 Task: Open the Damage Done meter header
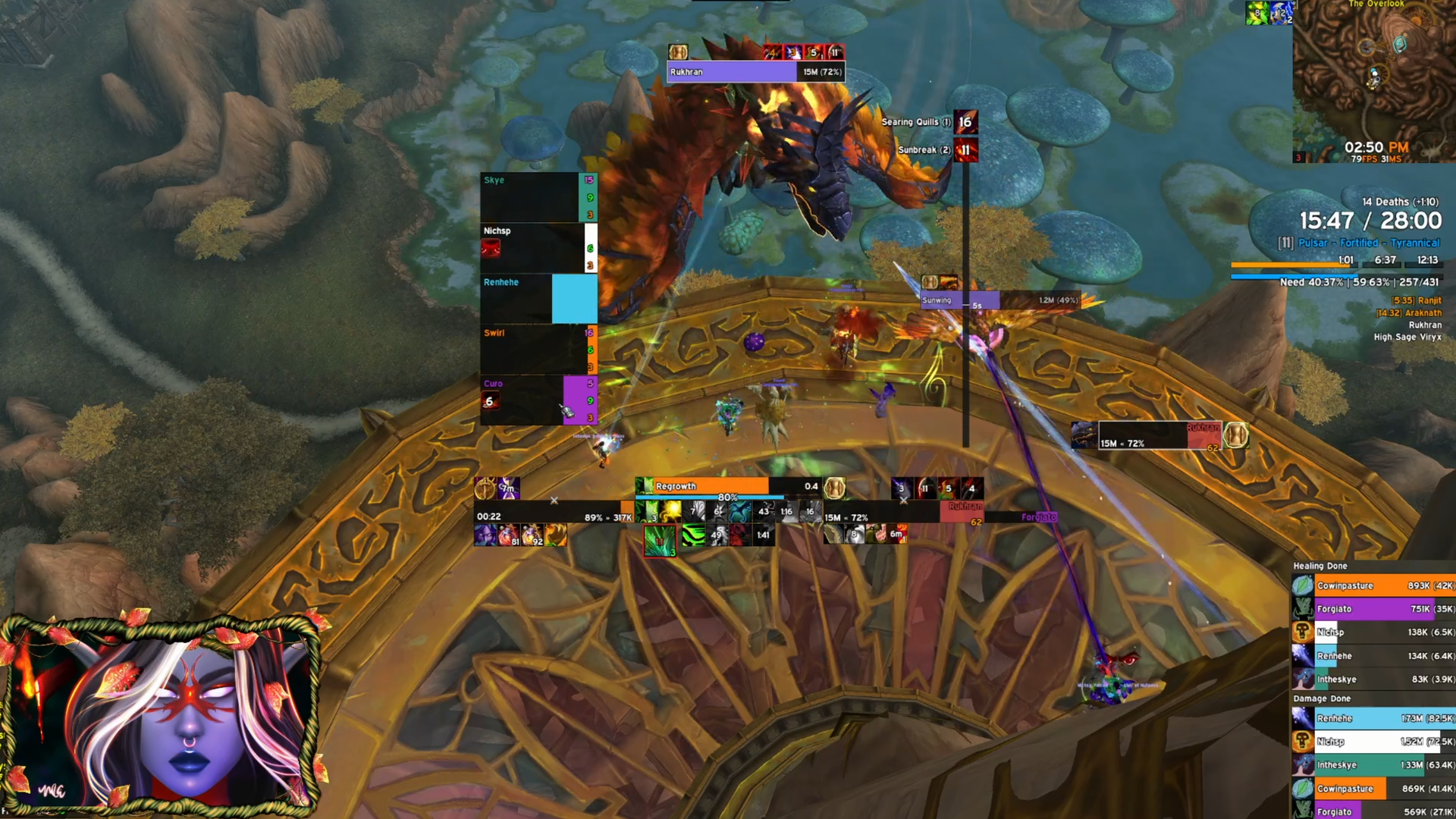pyautogui.click(x=1322, y=698)
